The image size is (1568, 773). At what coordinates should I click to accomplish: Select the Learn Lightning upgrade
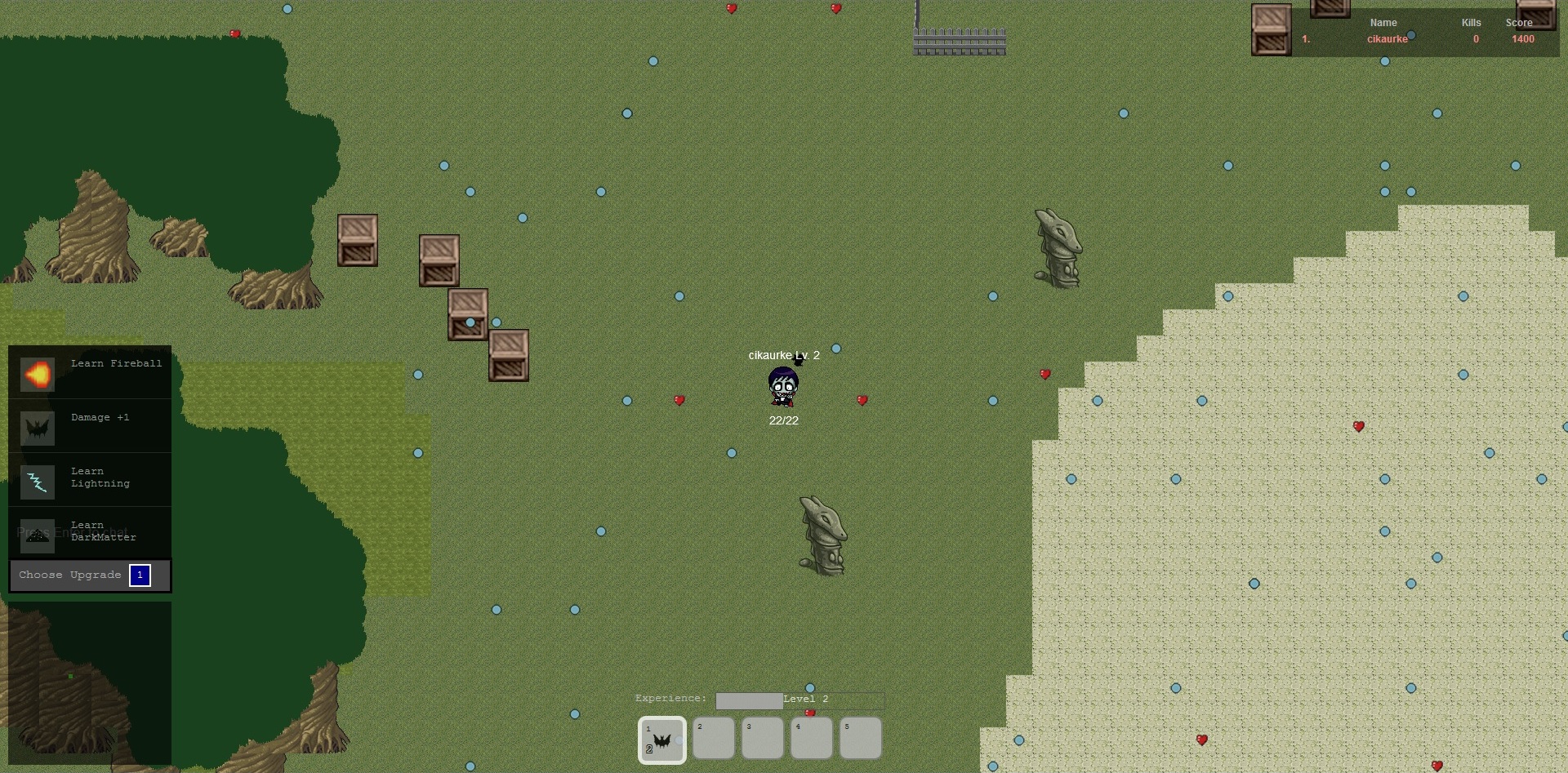tap(90, 481)
